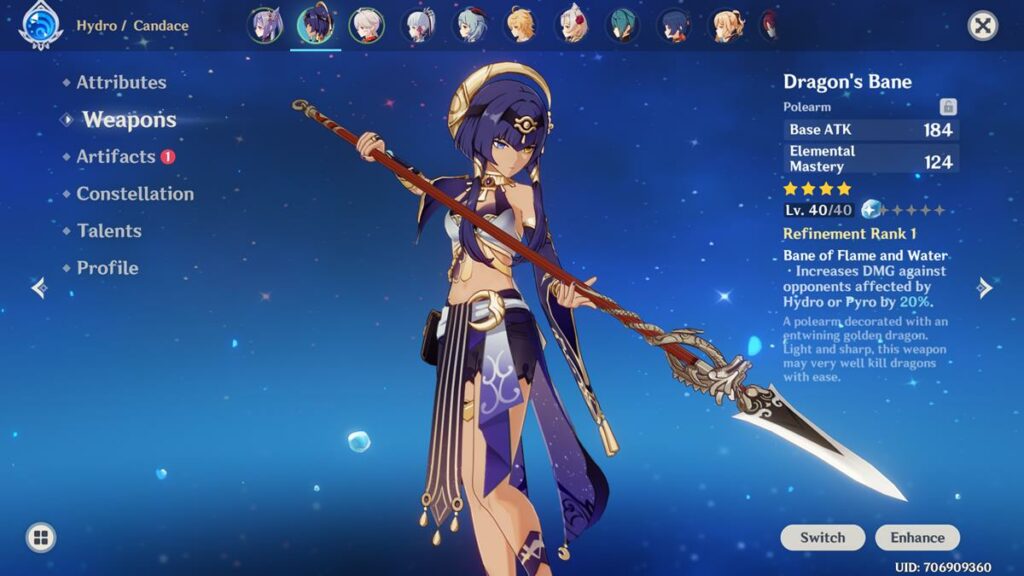Screen dimensions: 1024x576
Task: Click the Hydro element emblem
Action: coord(41,26)
